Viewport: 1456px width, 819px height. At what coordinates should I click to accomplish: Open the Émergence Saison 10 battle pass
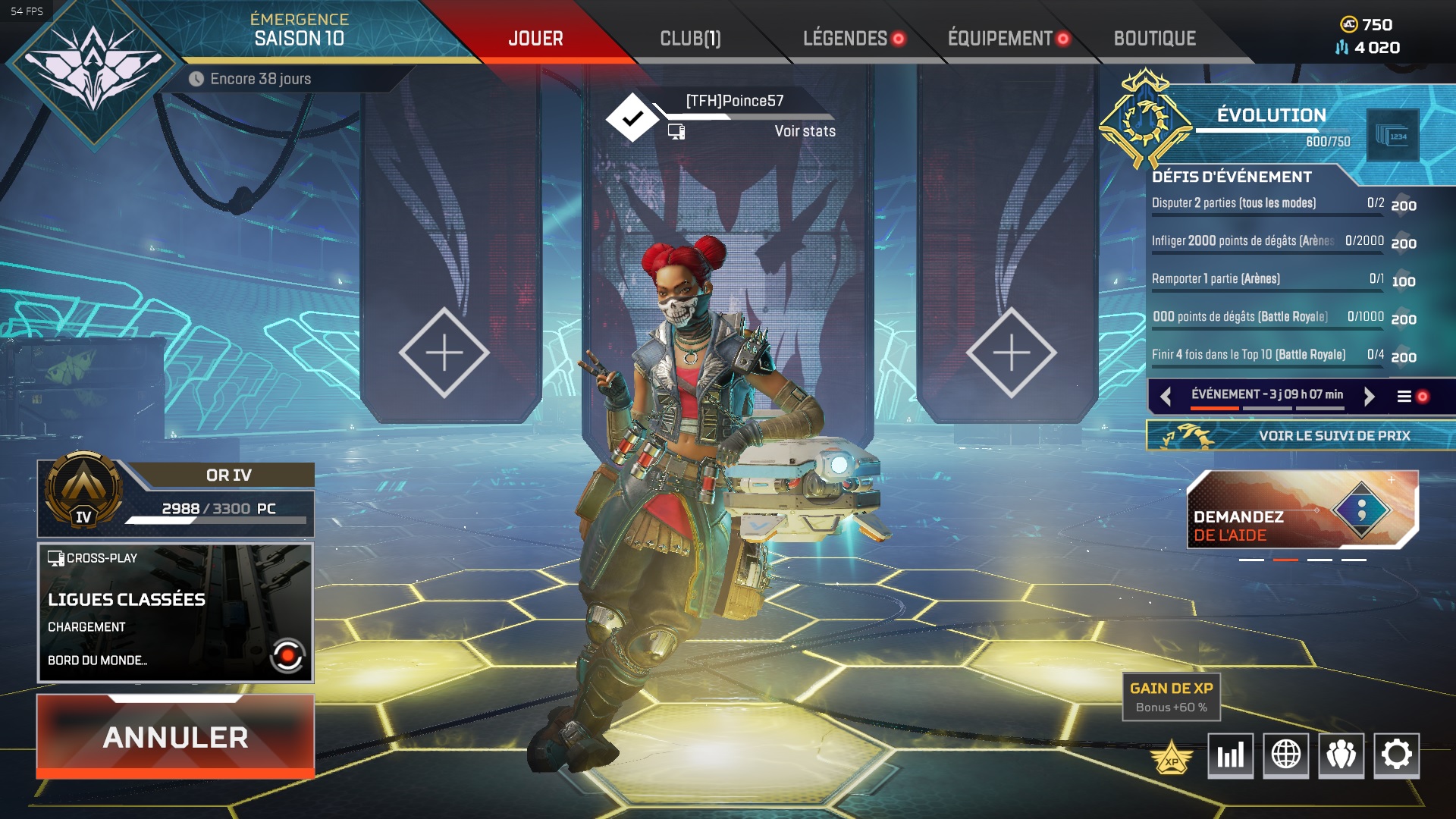click(x=299, y=30)
